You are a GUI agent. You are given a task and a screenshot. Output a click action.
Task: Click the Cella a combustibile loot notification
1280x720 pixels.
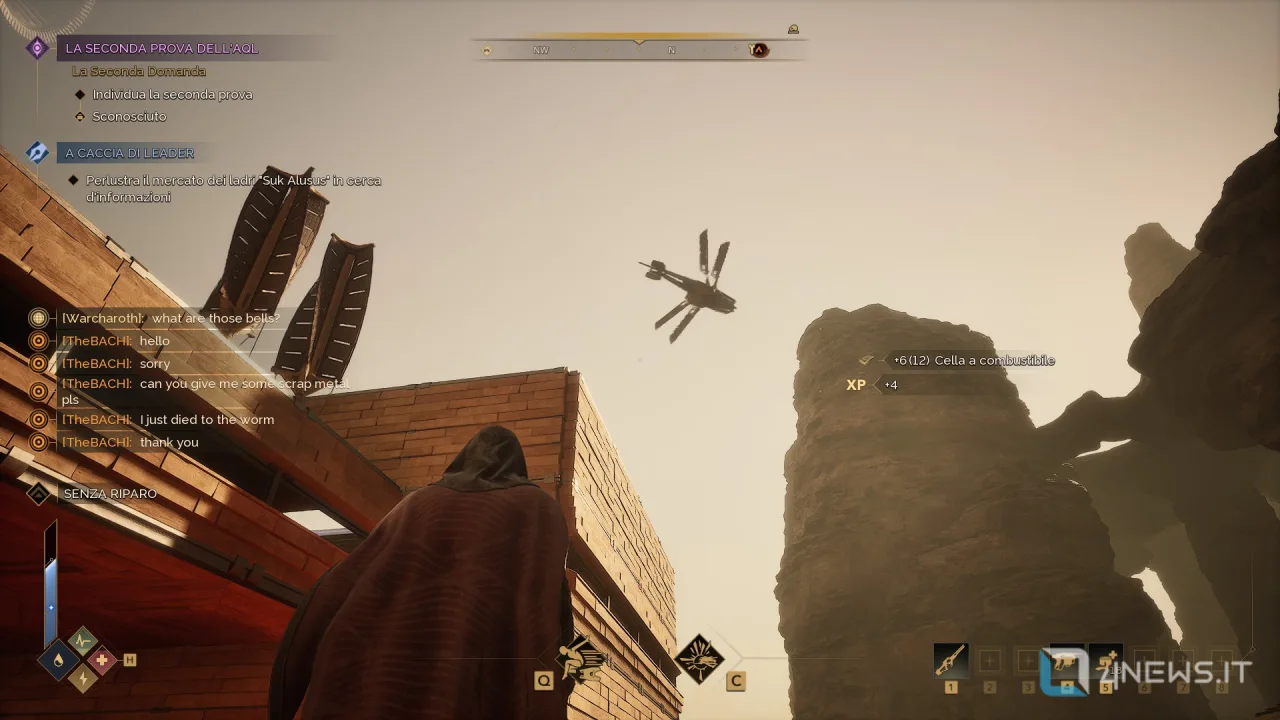pos(973,360)
